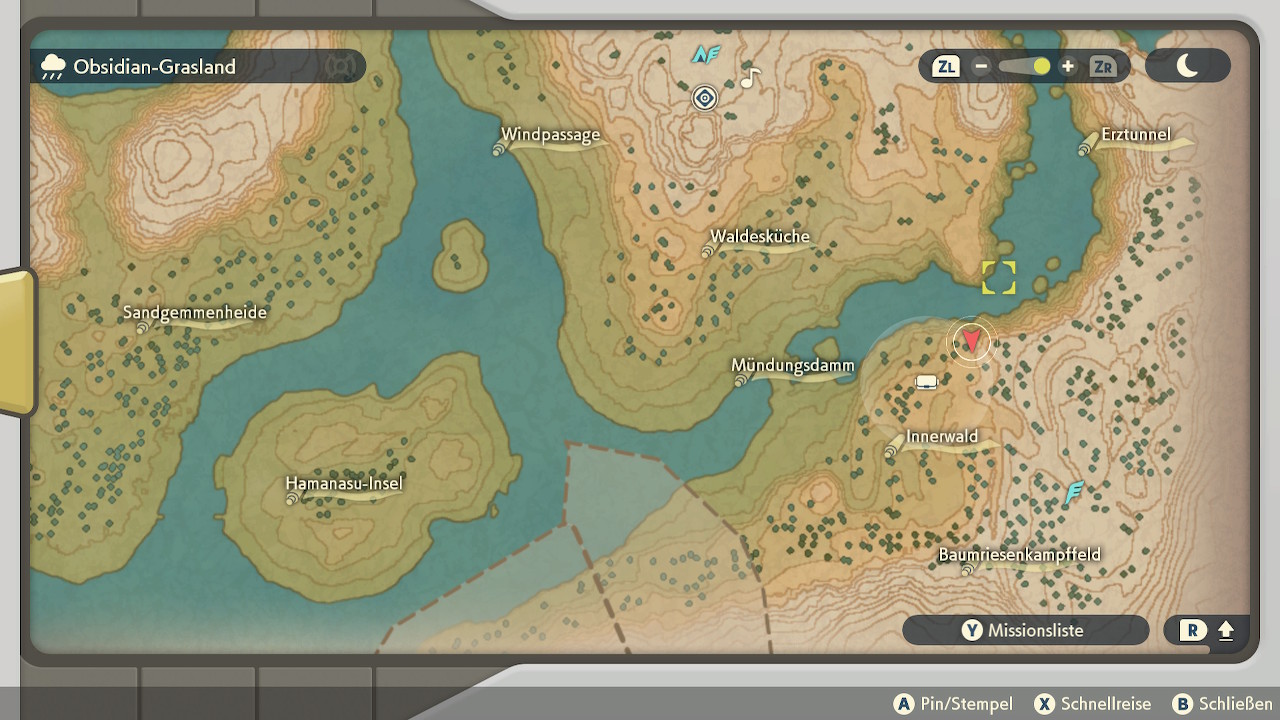Click the zoom-in plus button
The height and width of the screenshot is (720, 1280).
click(1068, 67)
